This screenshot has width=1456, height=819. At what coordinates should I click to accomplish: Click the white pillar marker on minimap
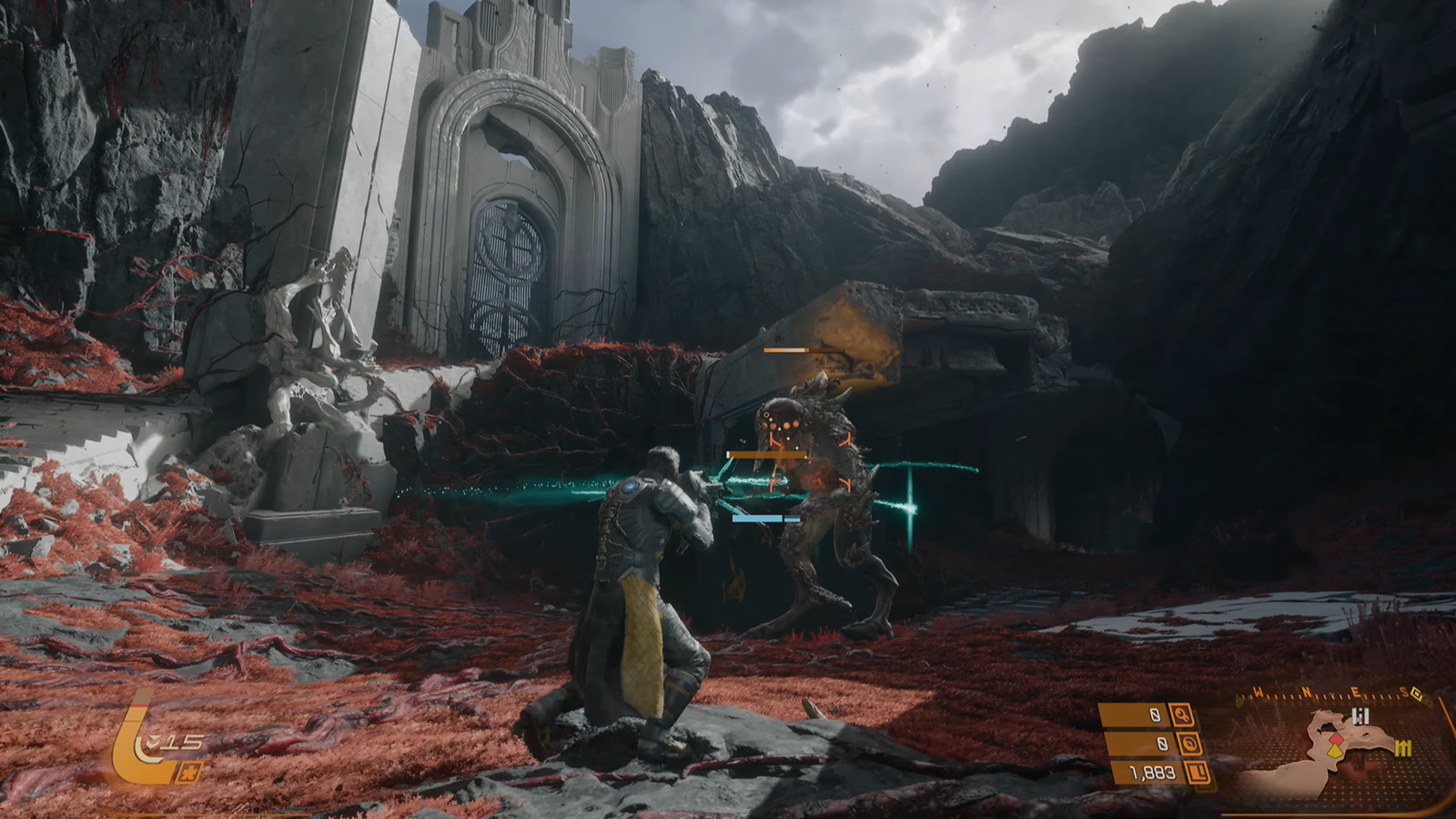tap(1360, 717)
